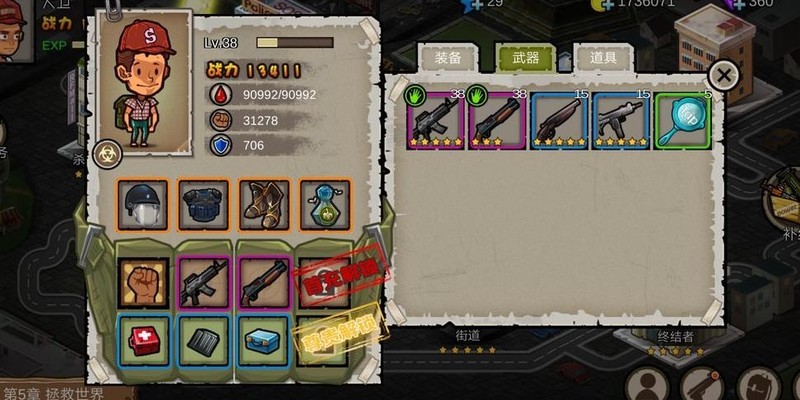Choose the level 38 equipped shotgun in inventory
This screenshot has height=400, width=800.
click(497, 120)
